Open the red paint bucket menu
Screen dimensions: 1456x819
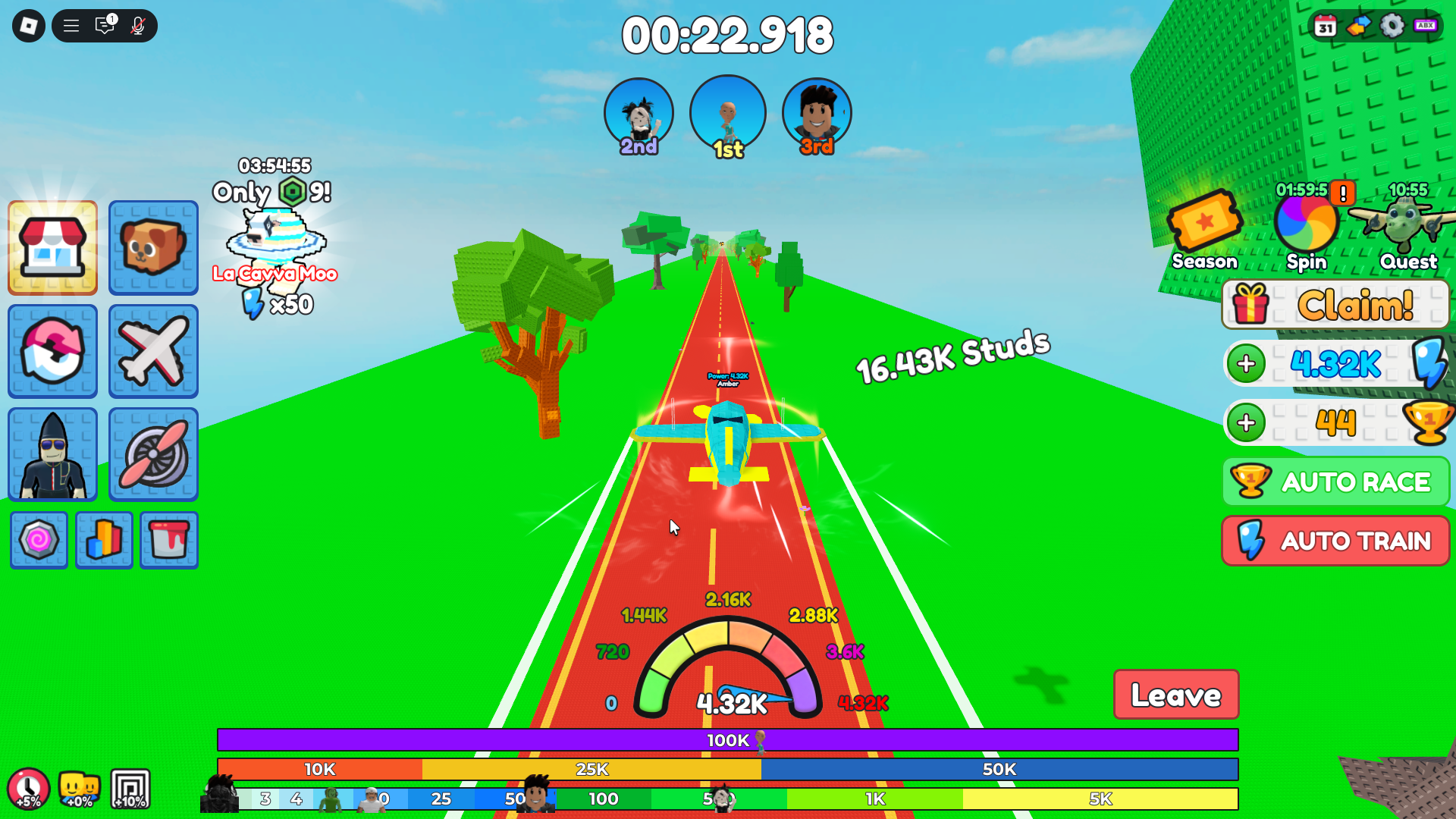coord(169,540)
